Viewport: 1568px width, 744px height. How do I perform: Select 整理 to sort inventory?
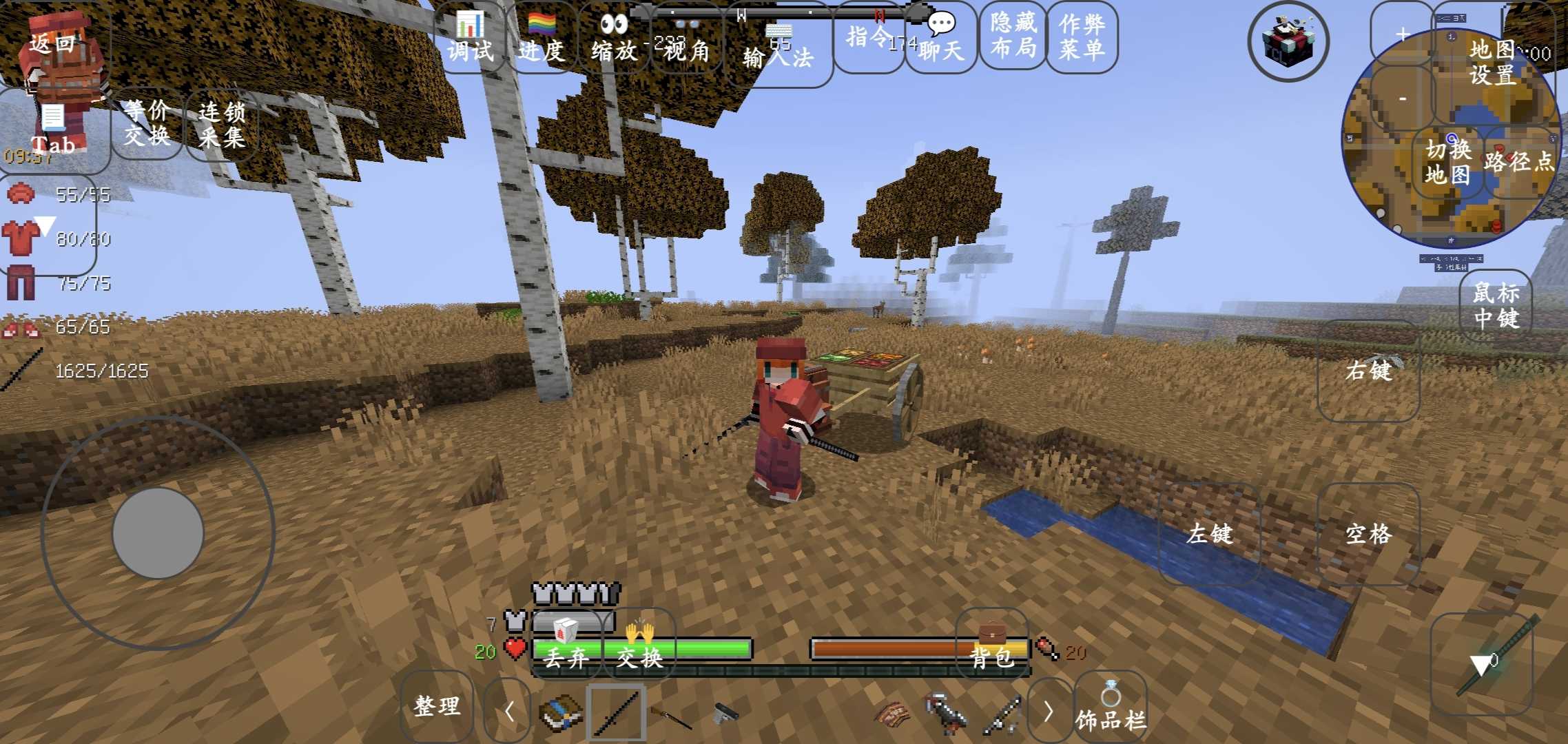(x=437, y=706)
